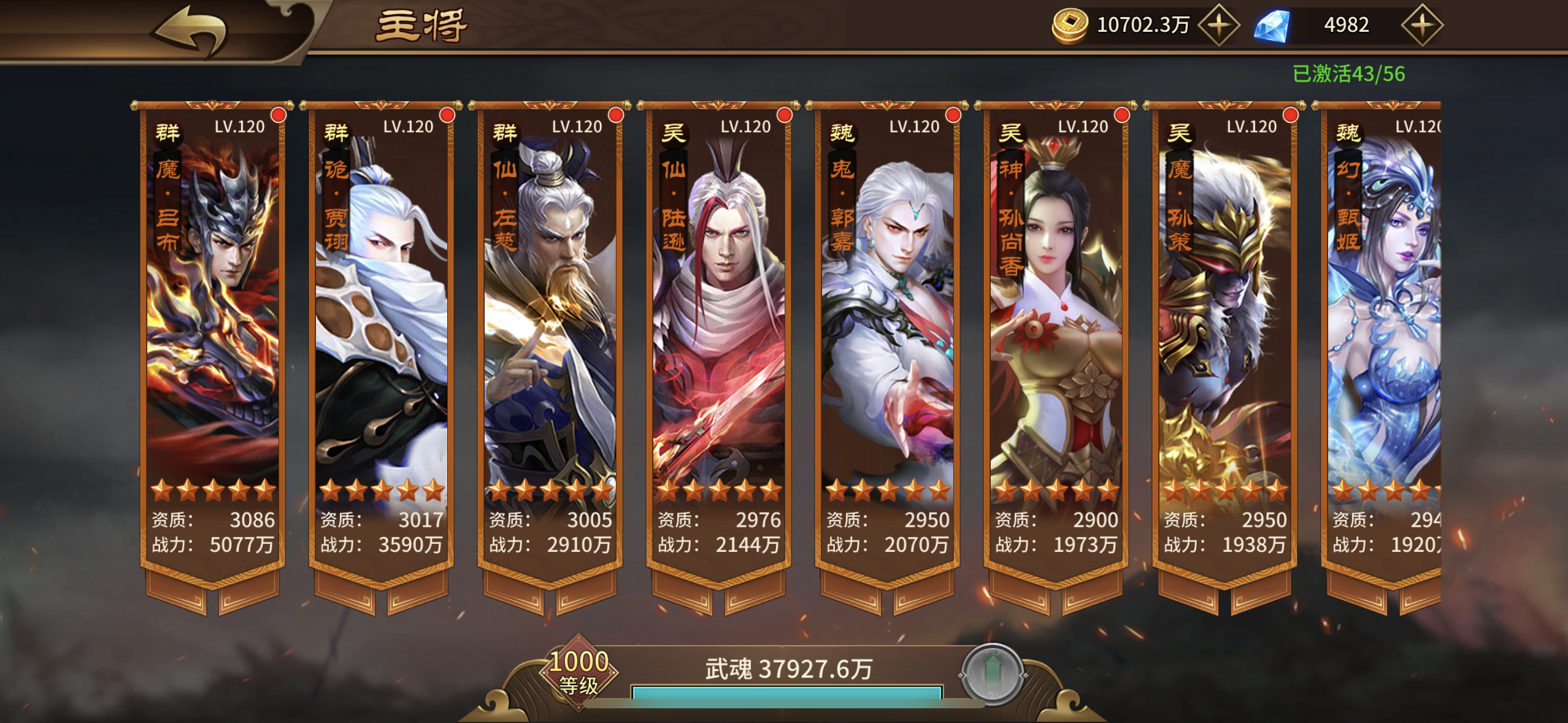The height and width of the screenshot is (723, 1568).
Task: Pick the 仙·陆逊 general card
Action: pos(718,343)
